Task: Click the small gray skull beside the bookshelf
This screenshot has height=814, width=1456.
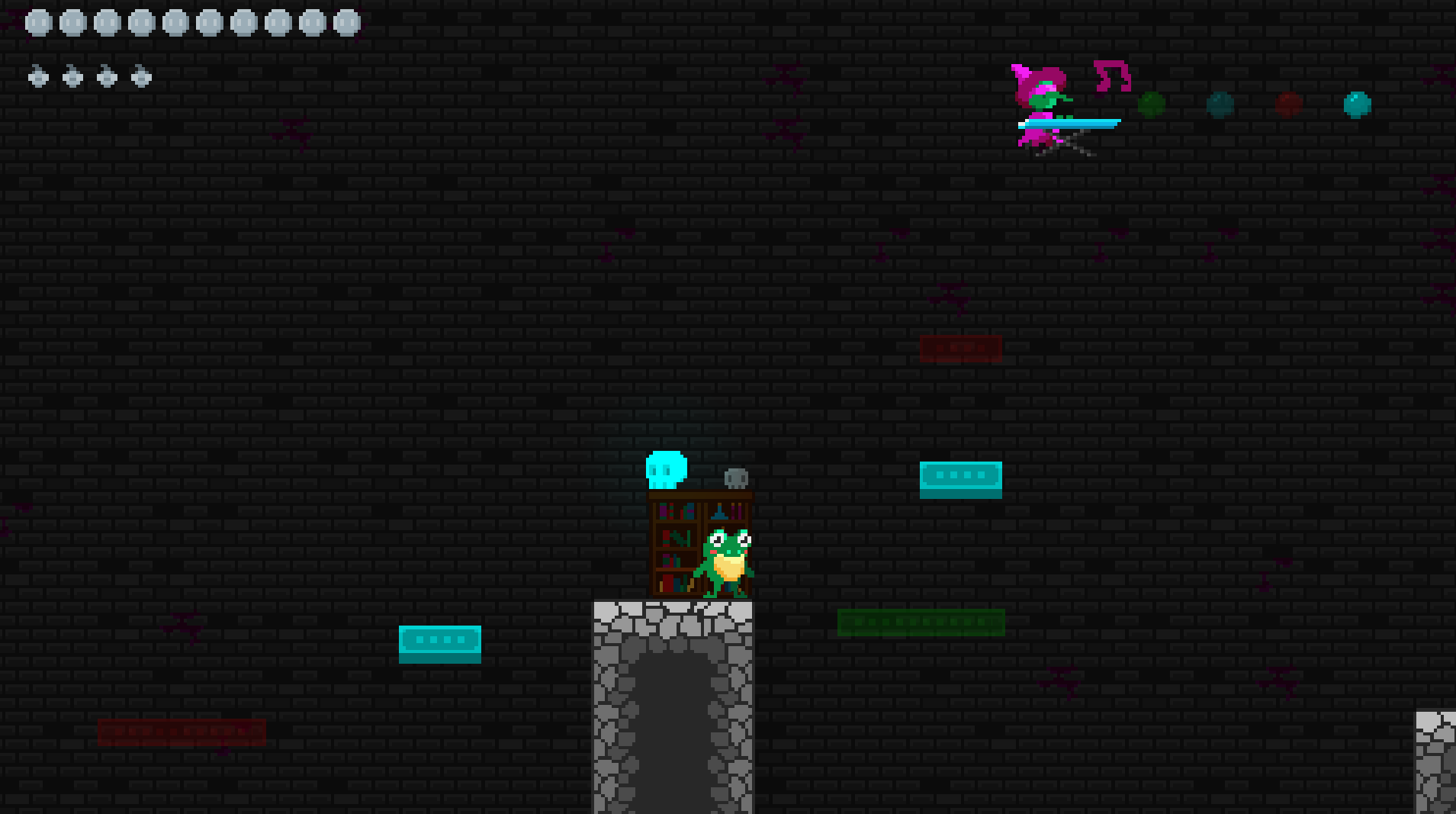Action: tap(734, 476)
